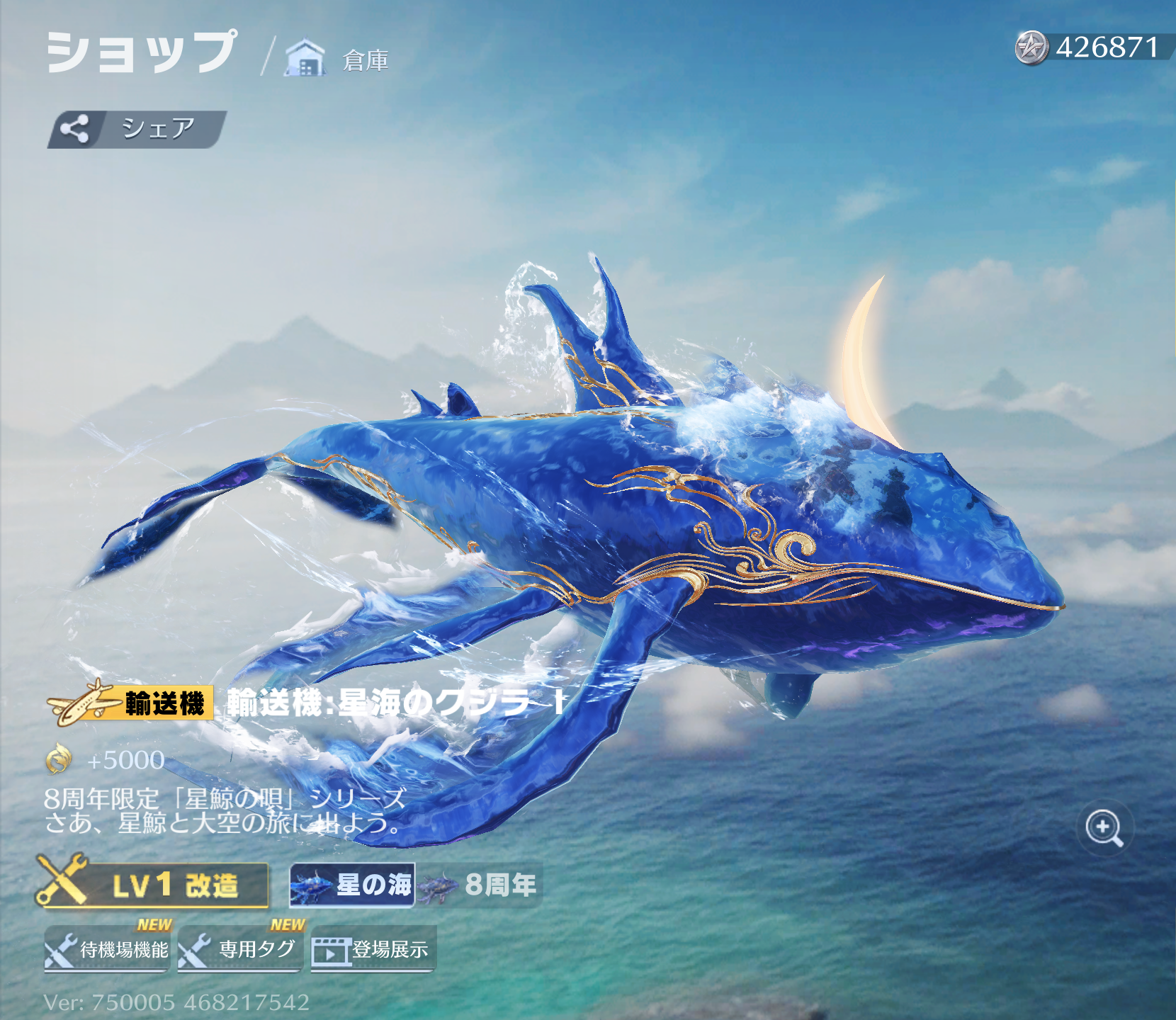Switch to the 8周年 skin variant

pyautogui.click(x=480, y=885)
